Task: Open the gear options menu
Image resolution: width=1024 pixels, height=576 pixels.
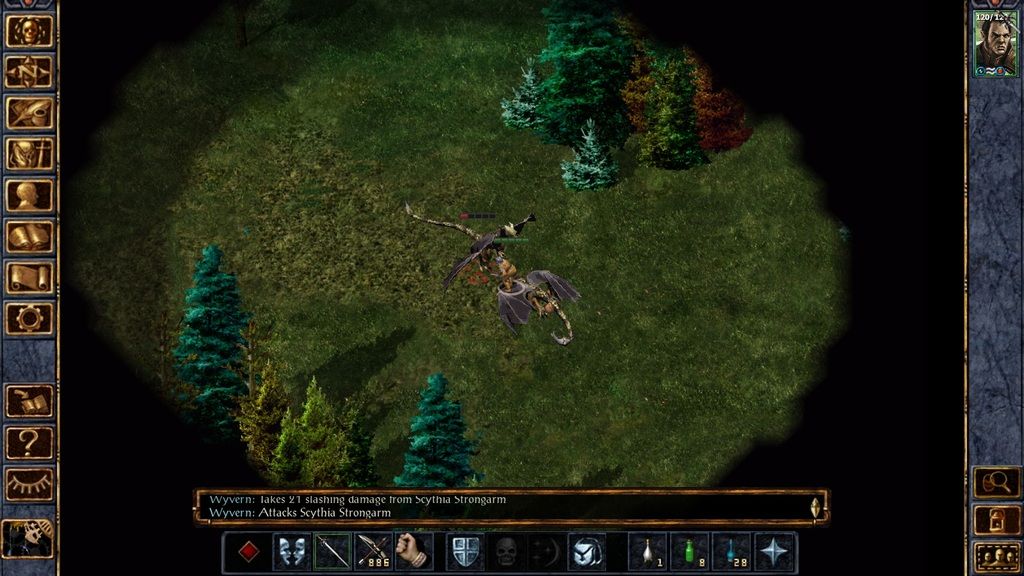Action: pos(29,318)
